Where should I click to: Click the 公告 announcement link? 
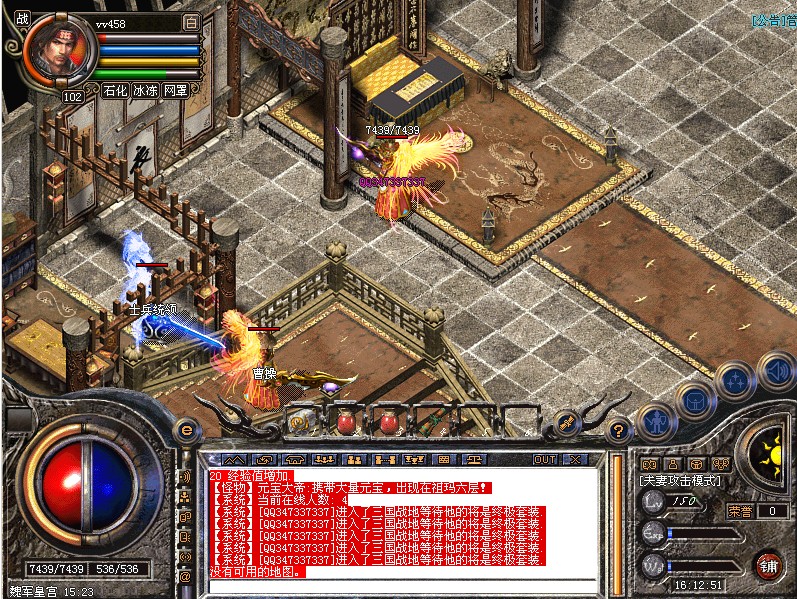pos(773,19)
